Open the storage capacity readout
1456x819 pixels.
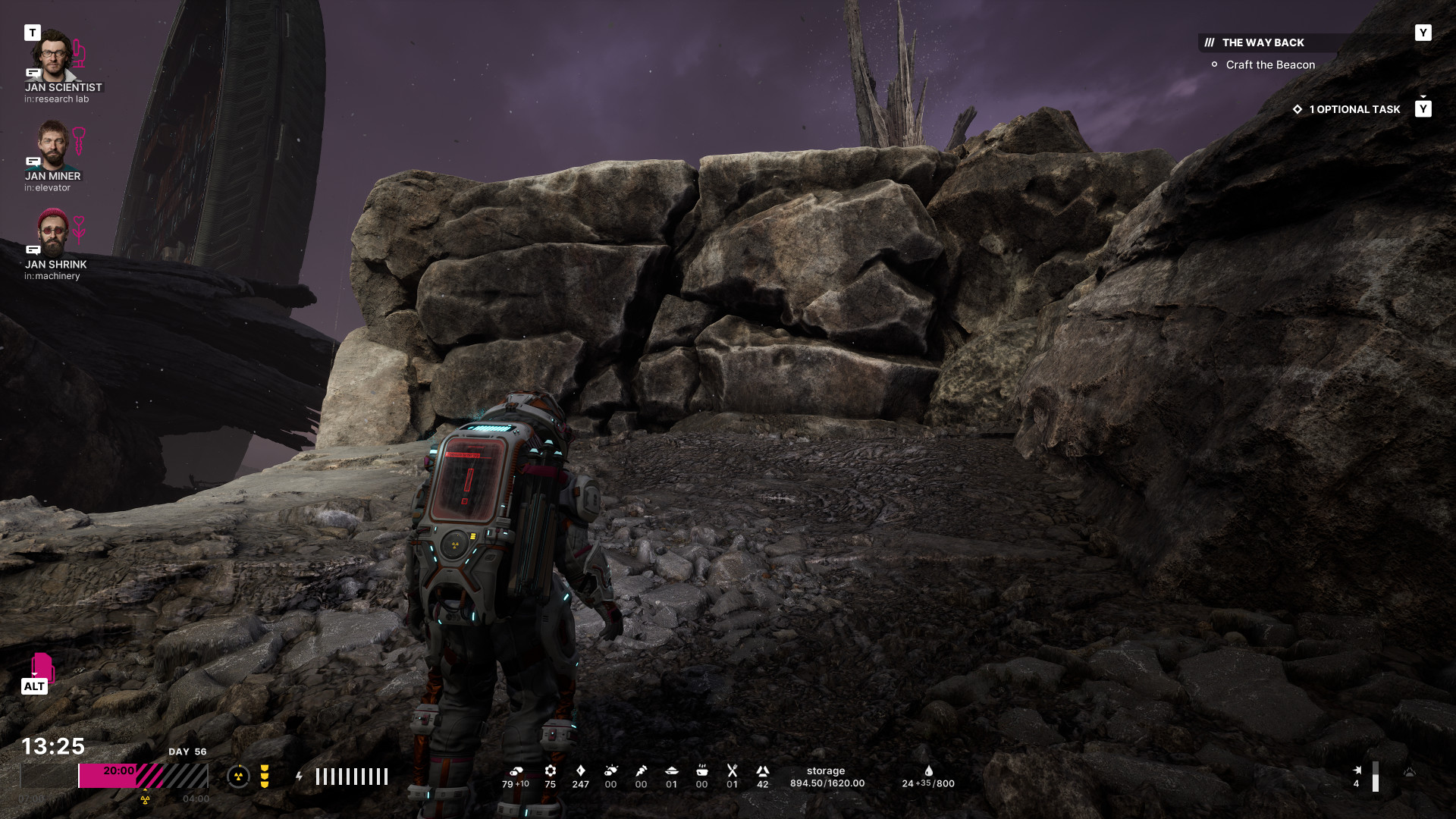click(x=827, y=777)
